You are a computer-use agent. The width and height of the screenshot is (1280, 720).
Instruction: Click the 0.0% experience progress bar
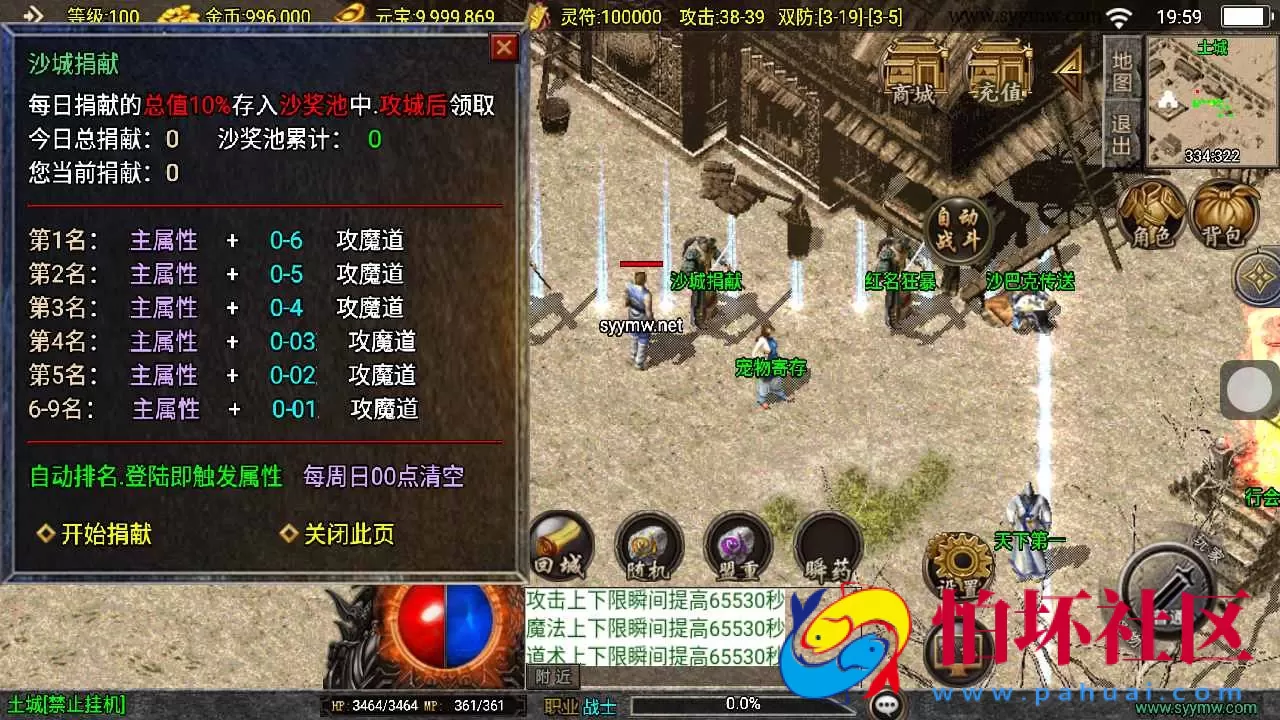742,702
